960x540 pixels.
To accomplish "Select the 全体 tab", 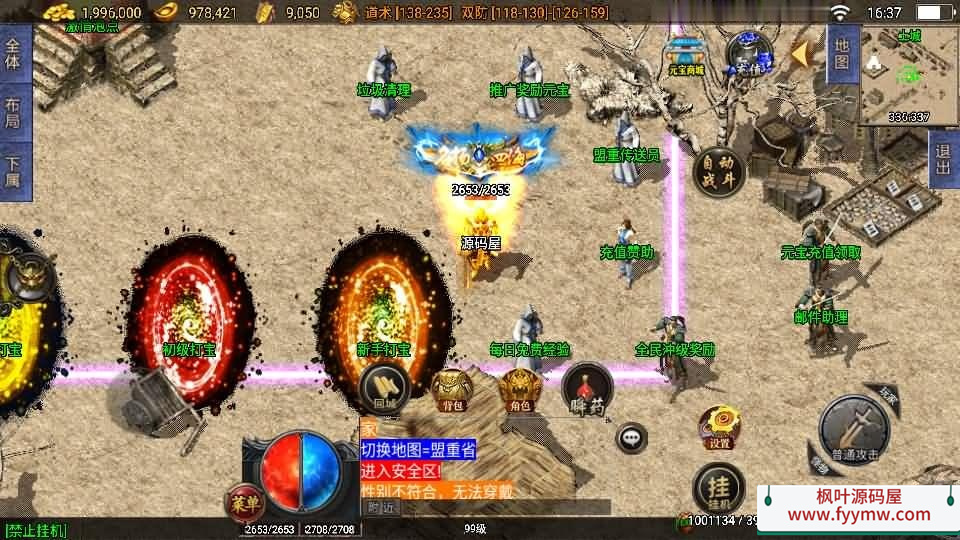I will pyautogui.click(x=13, y=54).
